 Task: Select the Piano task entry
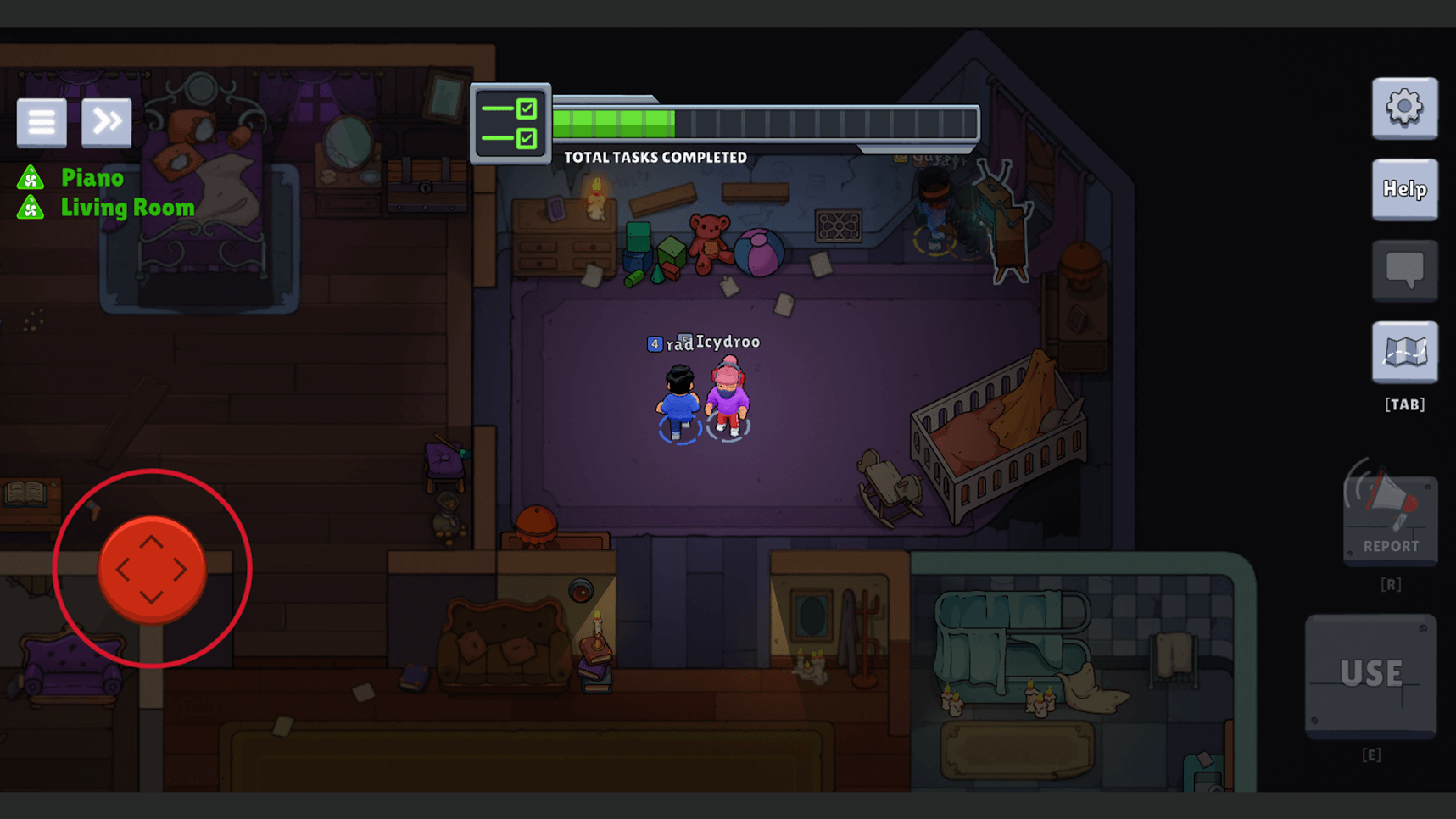(x=92, y=178)
